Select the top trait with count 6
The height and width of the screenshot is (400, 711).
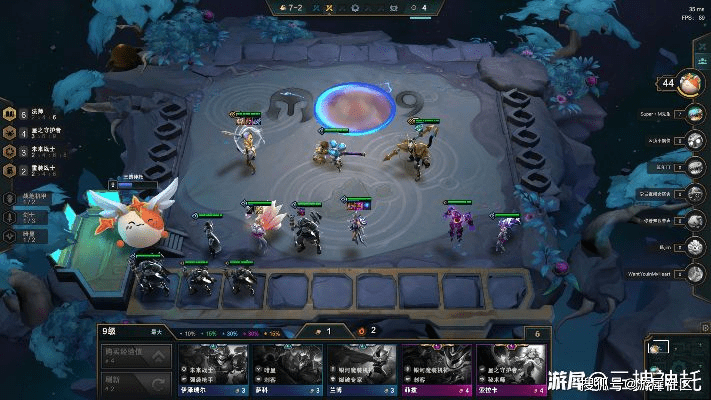(x=28, y=115)
